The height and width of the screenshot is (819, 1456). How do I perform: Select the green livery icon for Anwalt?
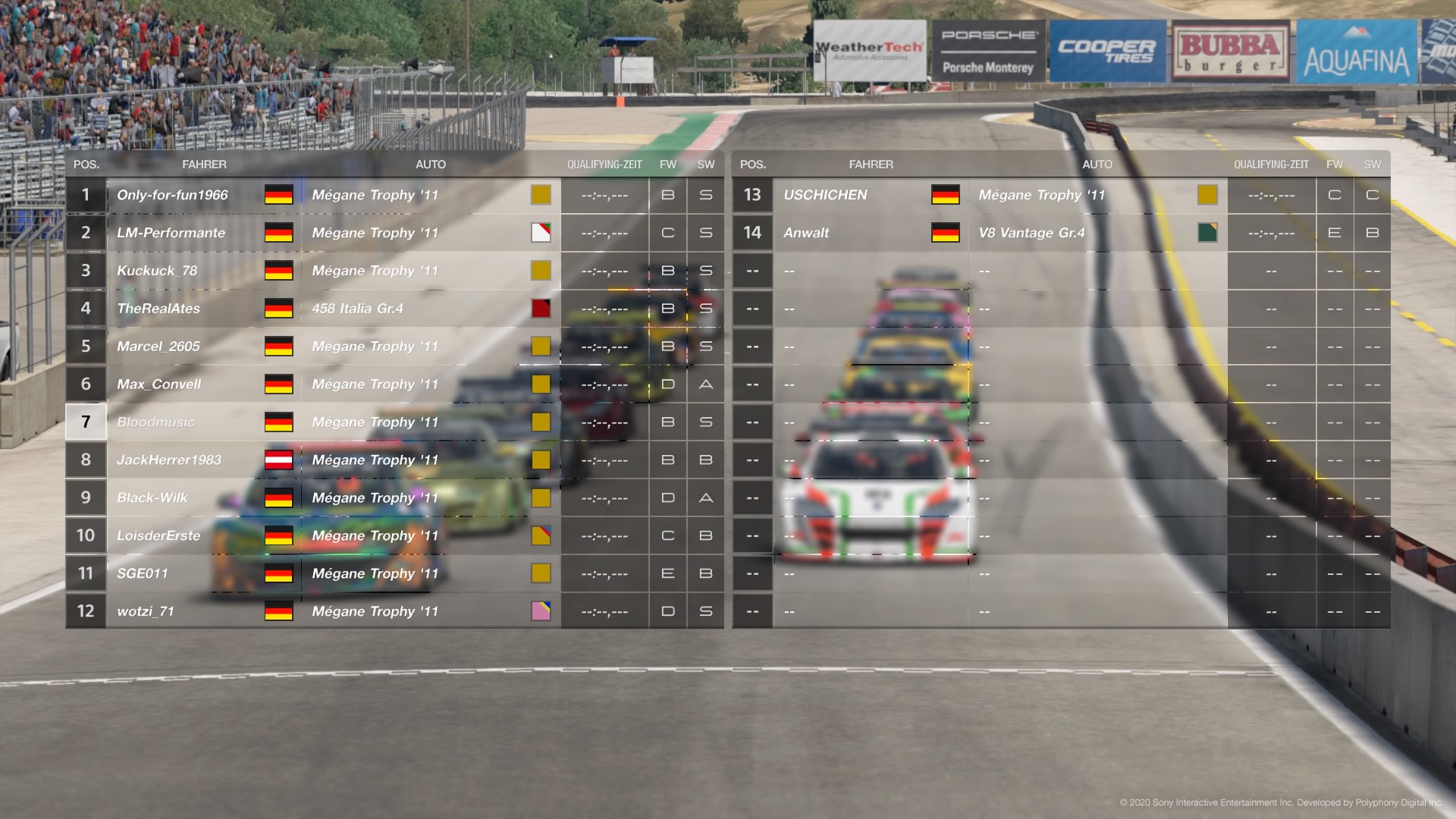(1207, 233)
